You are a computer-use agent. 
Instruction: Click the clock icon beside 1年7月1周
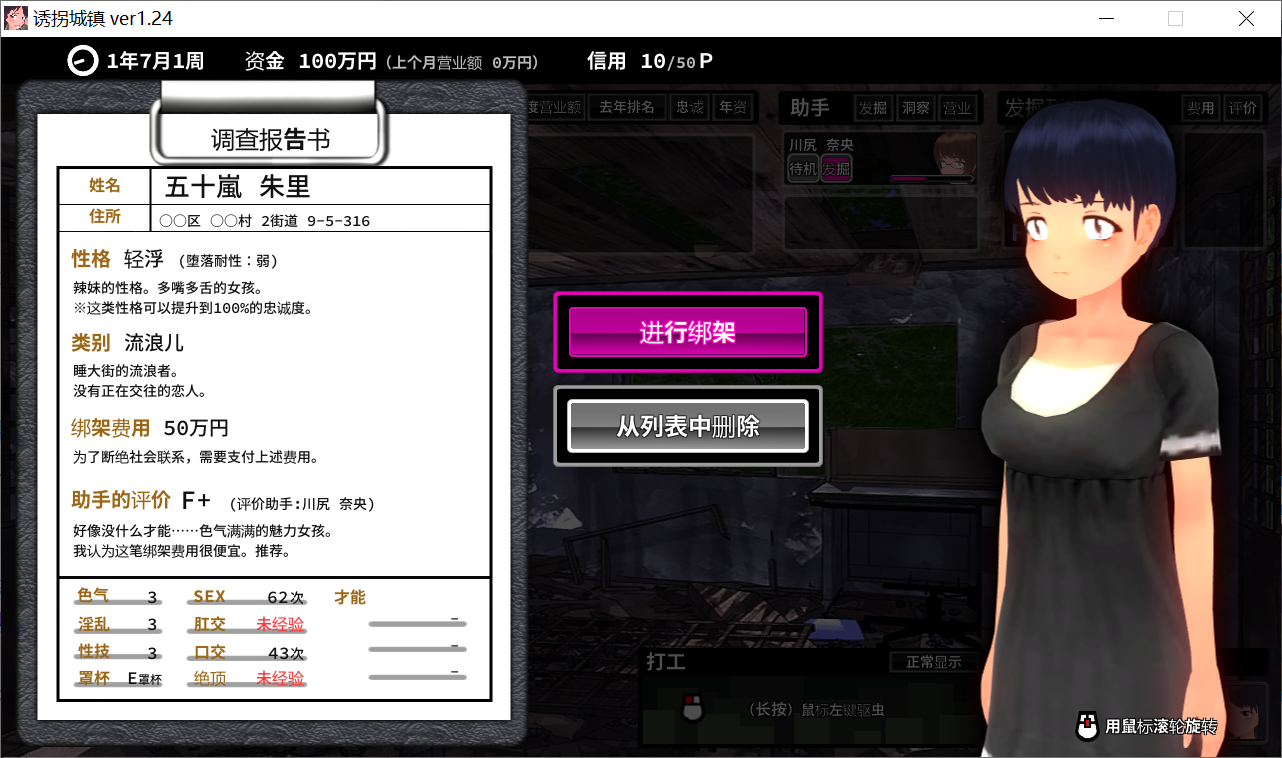pos(81,61)
